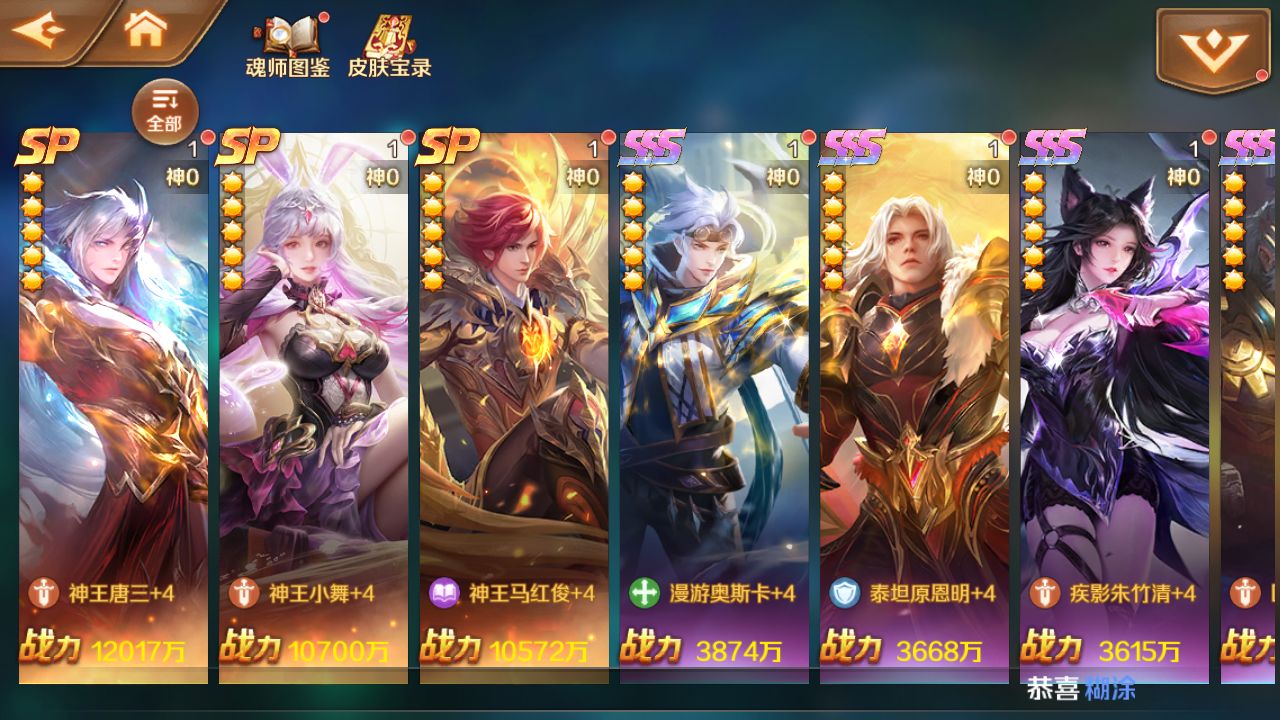Image resolution: width=1280 pixels, height=720 pixels.
Task: Open the 魂师图鉴 encyclopedia
Action: click(x=288, y=45)
